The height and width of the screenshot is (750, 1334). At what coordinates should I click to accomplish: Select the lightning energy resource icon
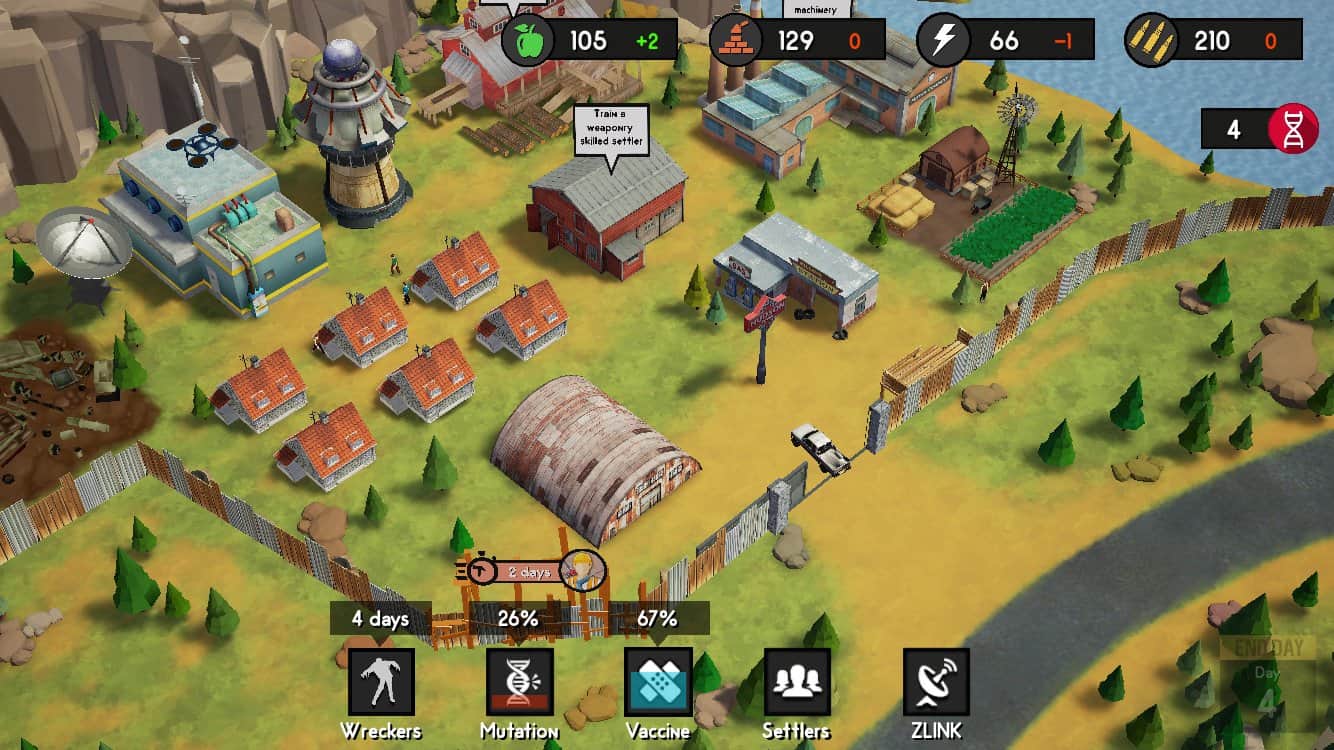tap(941, 40)
